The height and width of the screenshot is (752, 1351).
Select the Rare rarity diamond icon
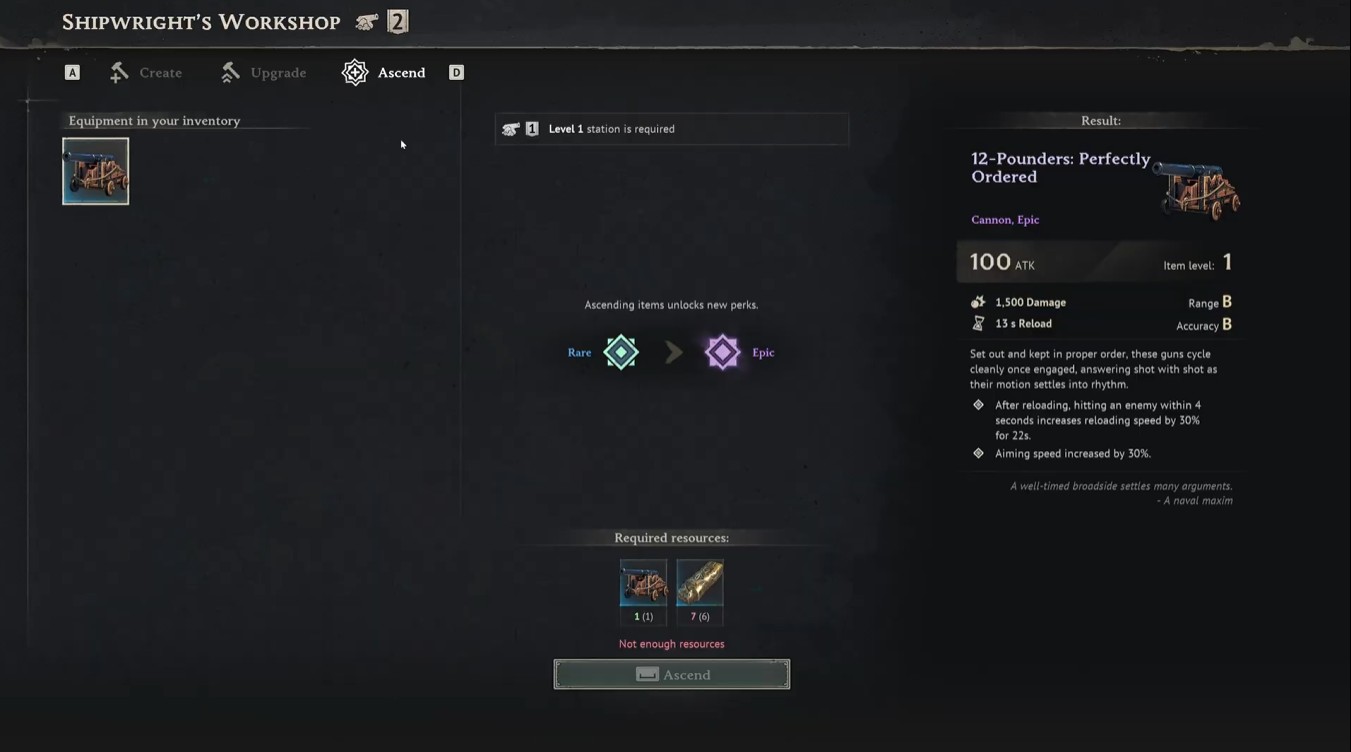(620, 352)
